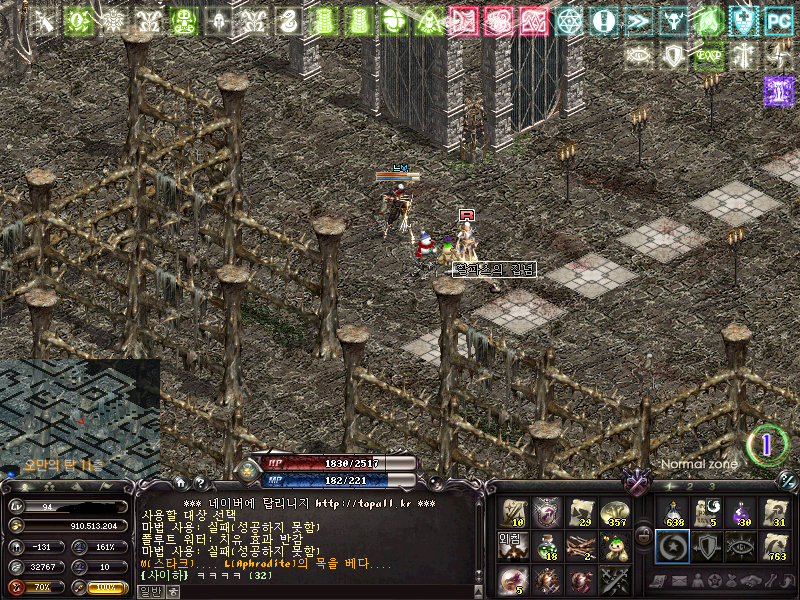Viewport: 800px width, 600px height.
Task: Click the minimap in the corner
Action: coord(80,418)
